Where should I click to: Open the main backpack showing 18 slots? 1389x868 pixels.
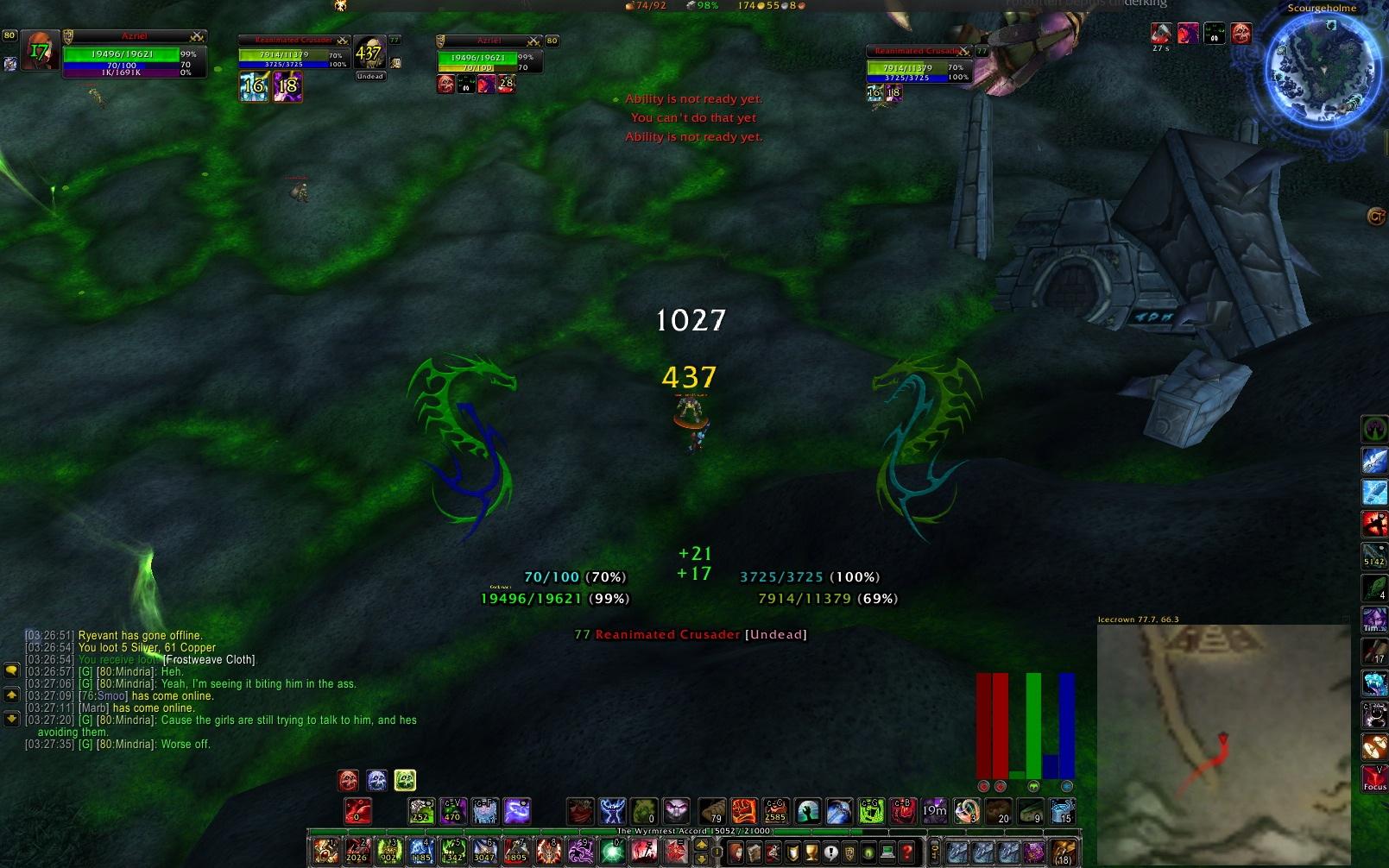[x=1064, y=852]
